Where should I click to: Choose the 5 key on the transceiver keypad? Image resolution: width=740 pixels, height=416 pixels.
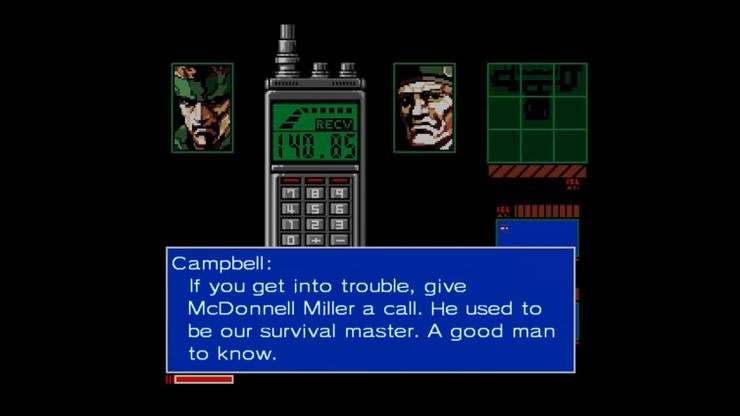(314, 209)
